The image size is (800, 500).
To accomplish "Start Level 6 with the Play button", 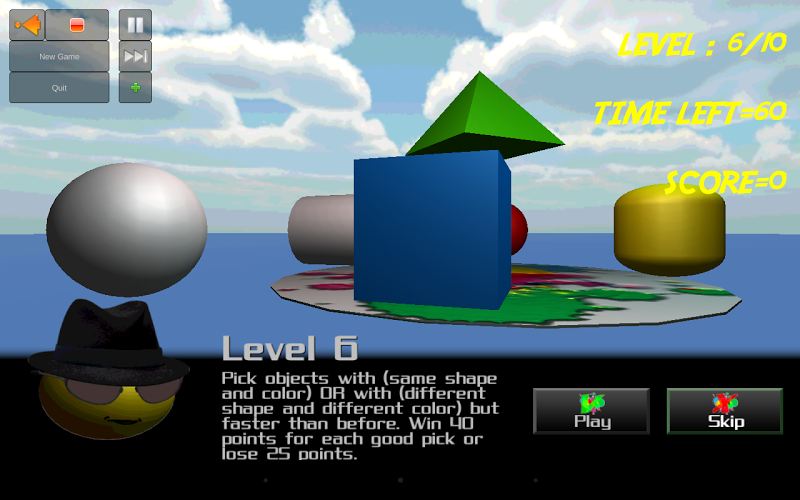I will pyautogui.click(x=591, y=411).
